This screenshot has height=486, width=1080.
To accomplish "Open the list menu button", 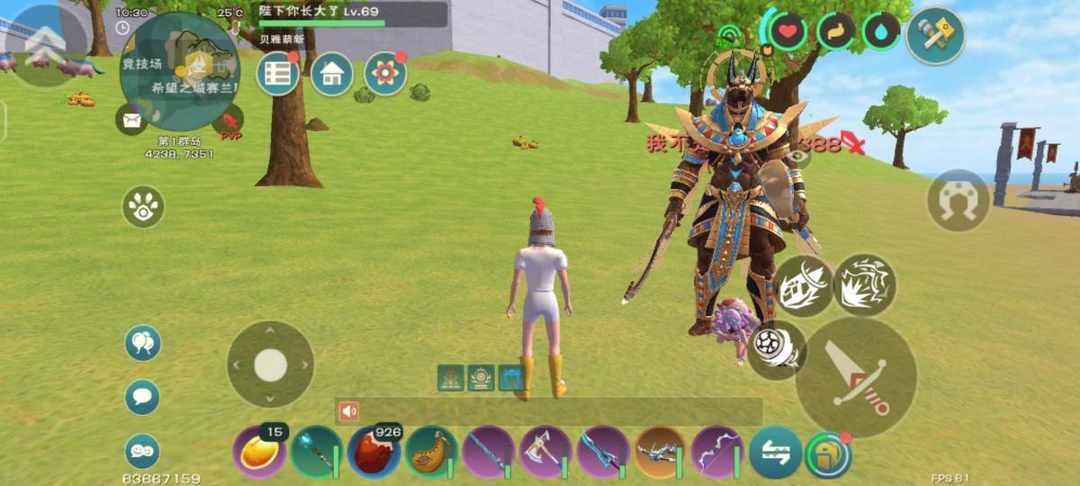I will click(x=278, y=74).
